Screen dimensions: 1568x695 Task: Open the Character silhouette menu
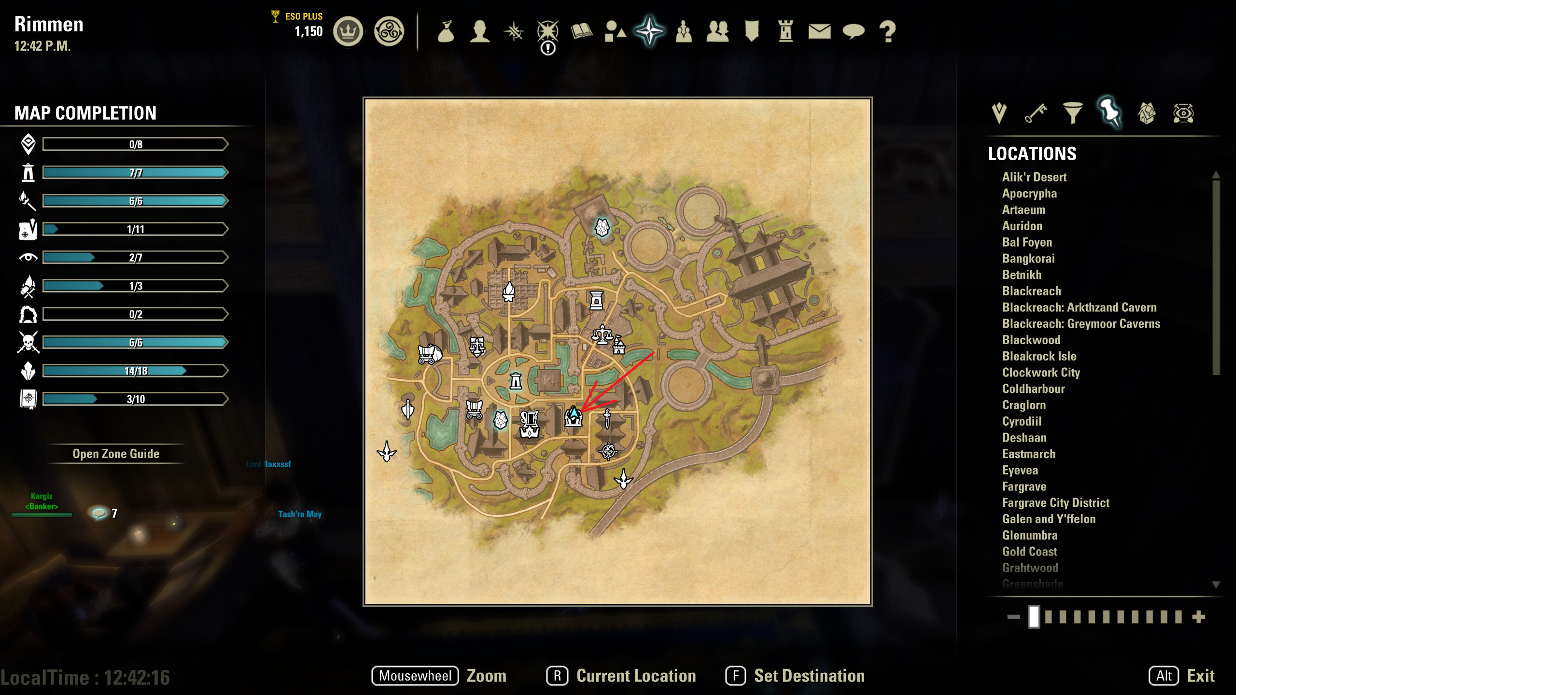[480, 31]
